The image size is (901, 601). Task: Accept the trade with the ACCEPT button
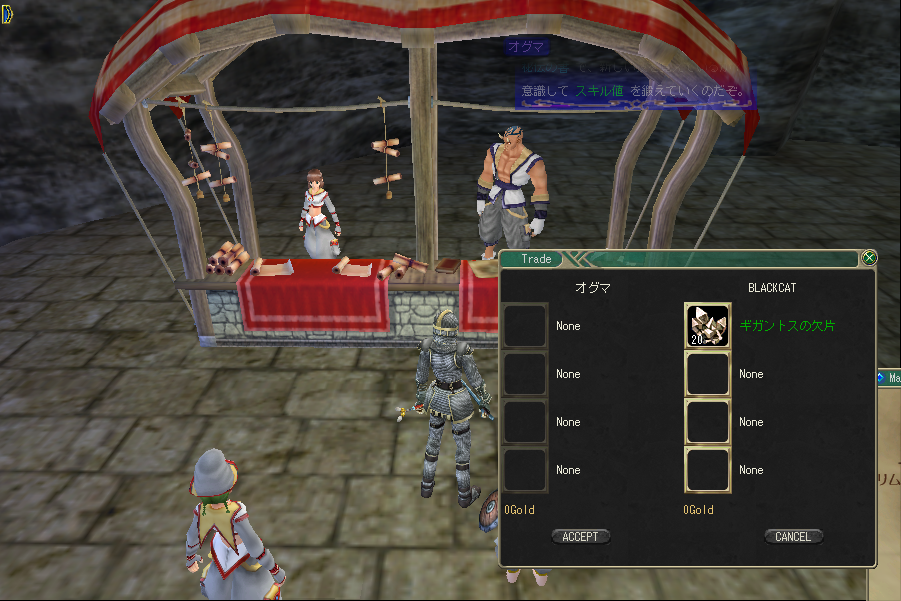tap(580, 537)
